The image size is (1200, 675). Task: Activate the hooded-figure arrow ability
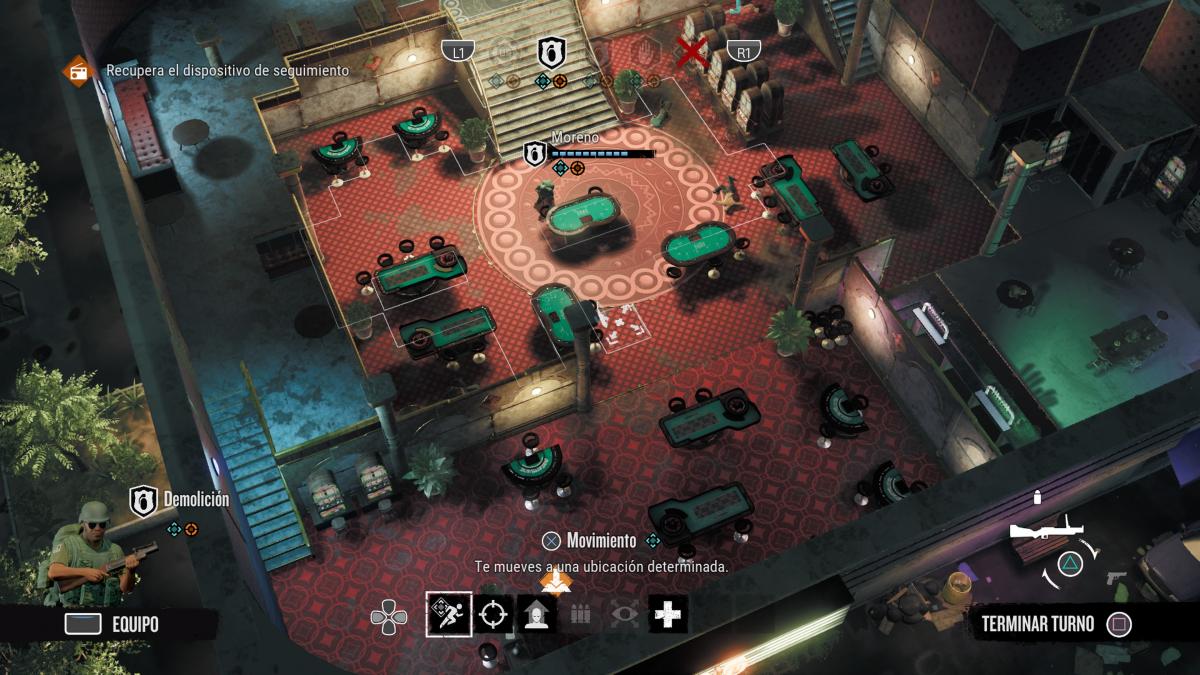[x=536, y=614]
